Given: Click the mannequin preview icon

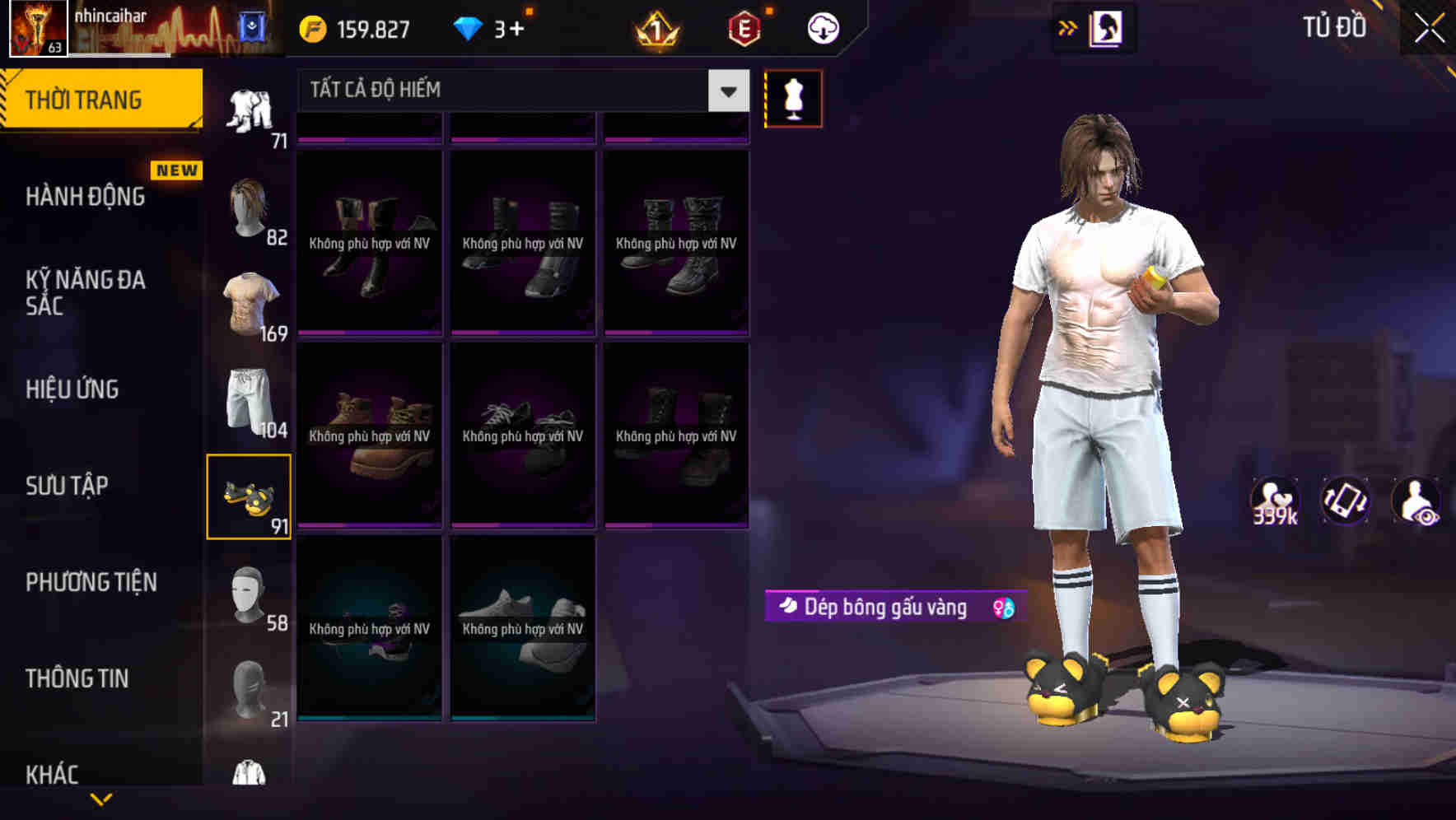Looking at the screenshot, I should click(x=793, y=99).
